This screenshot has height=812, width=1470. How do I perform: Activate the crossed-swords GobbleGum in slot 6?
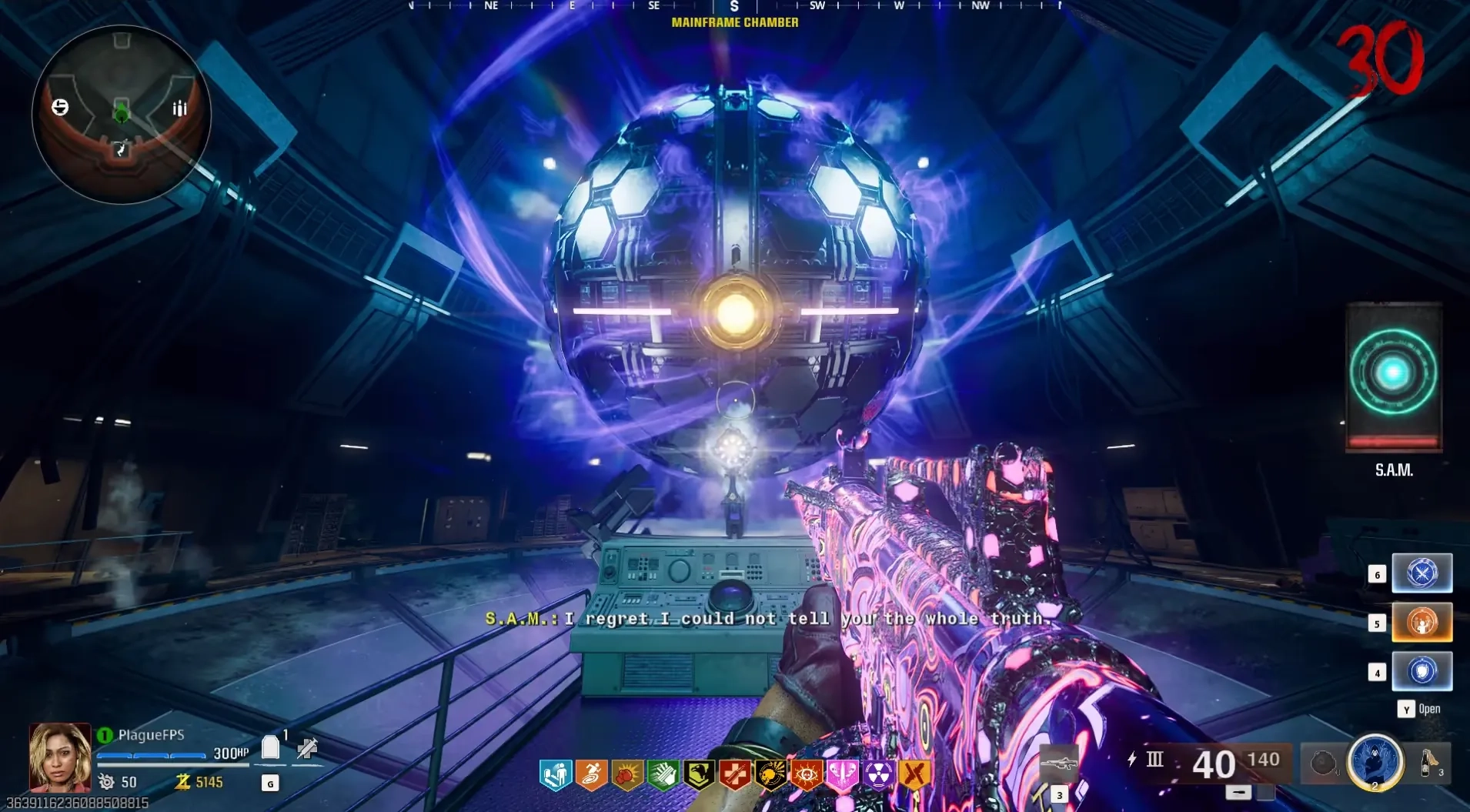1422,573
